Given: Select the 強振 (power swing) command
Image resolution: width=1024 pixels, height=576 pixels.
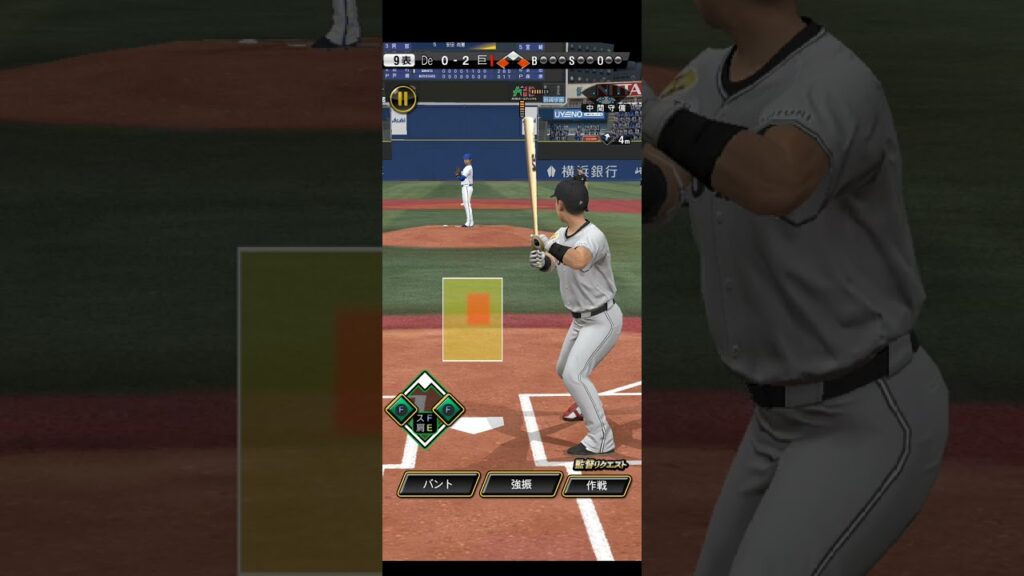Looking at the screenshot, I should 520,485.
